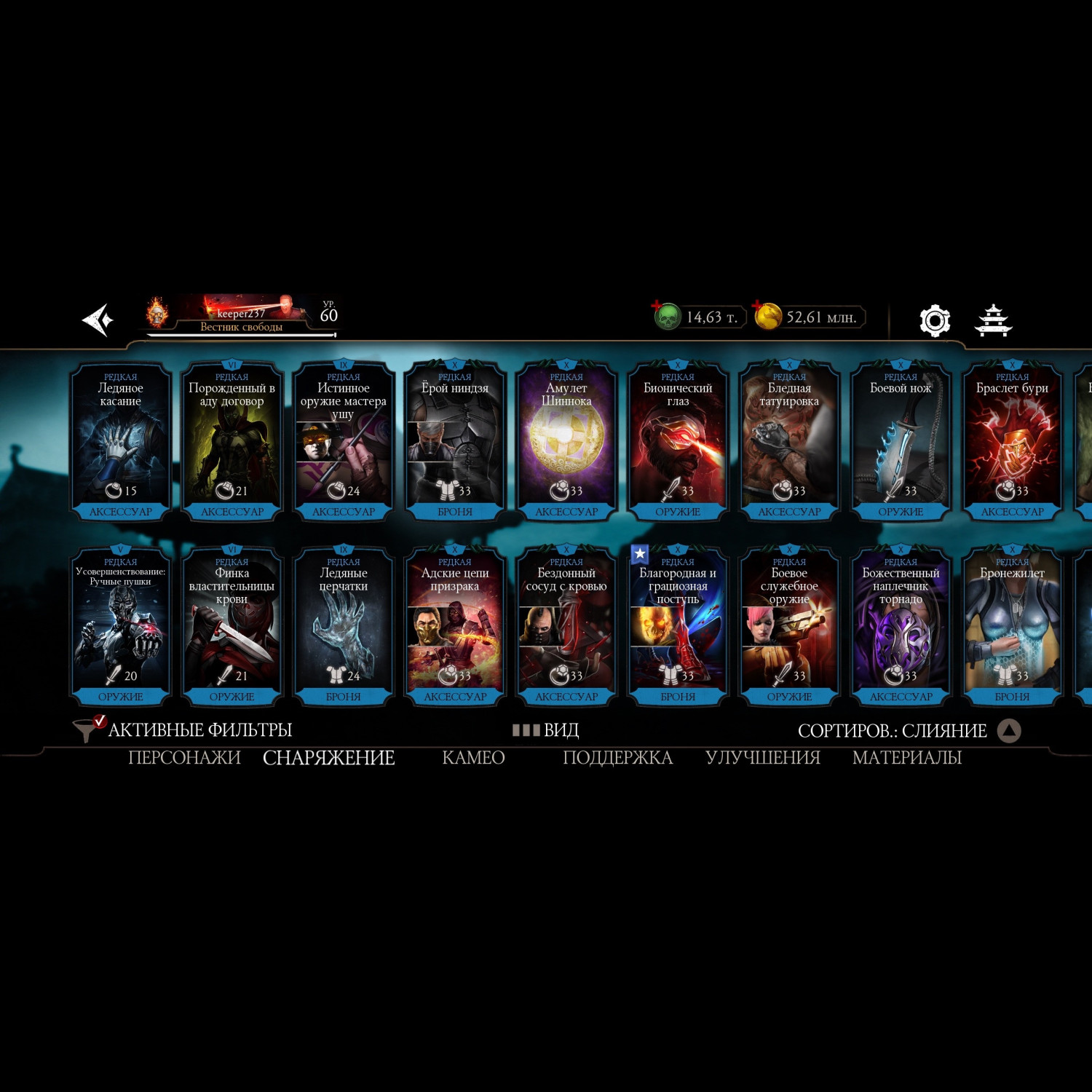
Task: Open the Активные фильтры filter options
Action: point(183,729)
